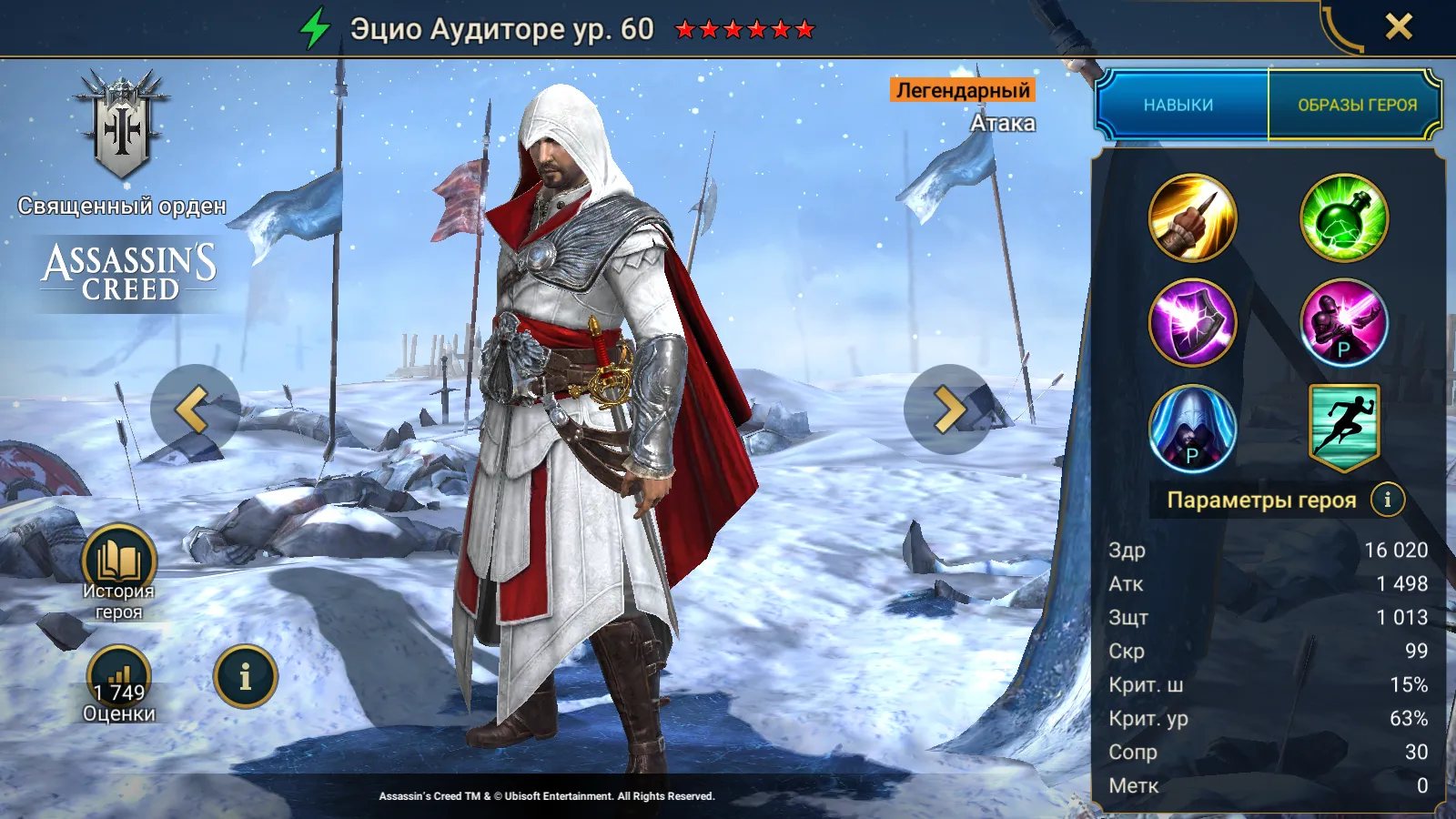Select the green poison flask skill icon
The image size is (1456, 819).
point(1343,218)
